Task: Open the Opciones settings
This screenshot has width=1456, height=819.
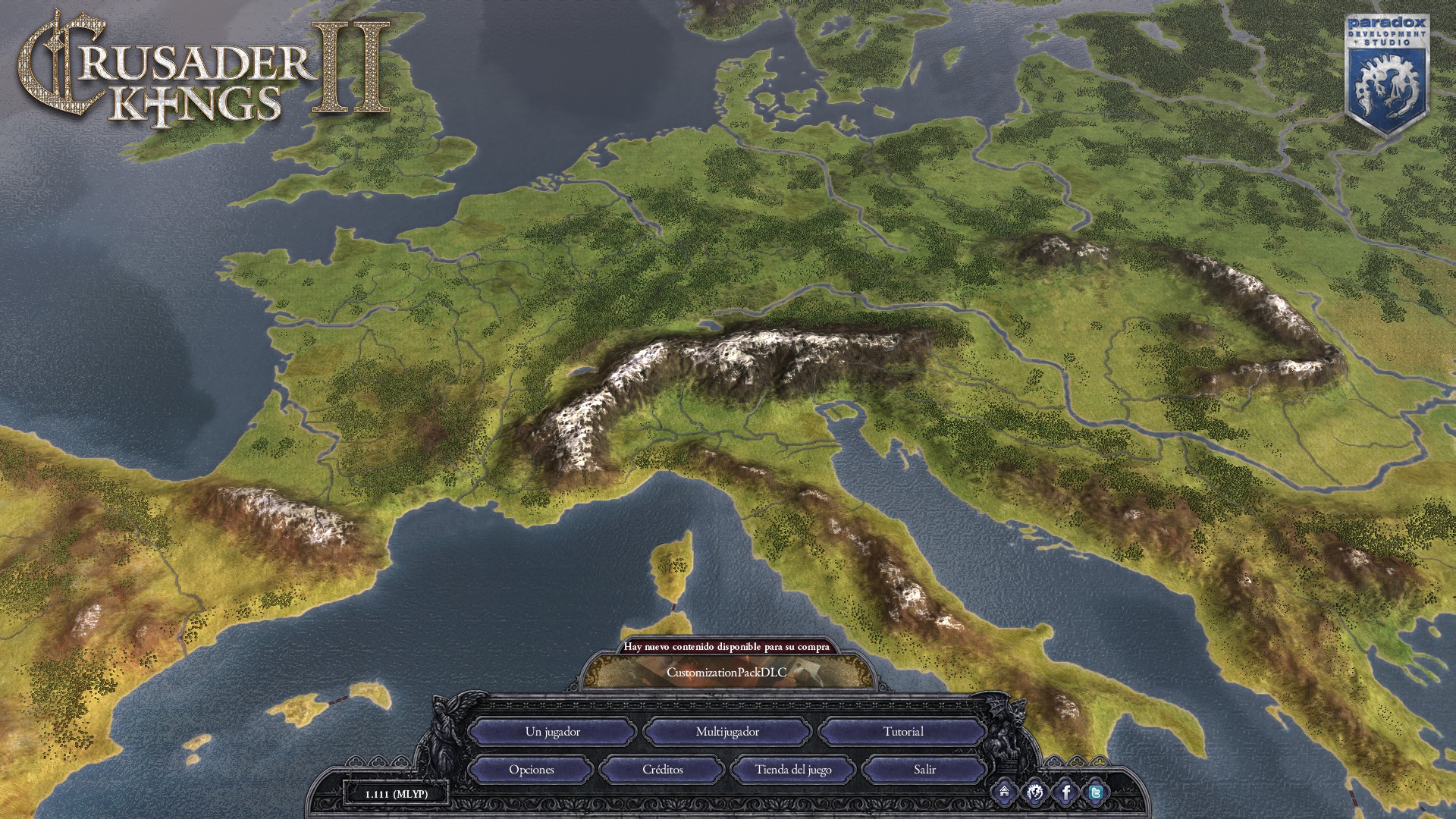Action: 531,770
